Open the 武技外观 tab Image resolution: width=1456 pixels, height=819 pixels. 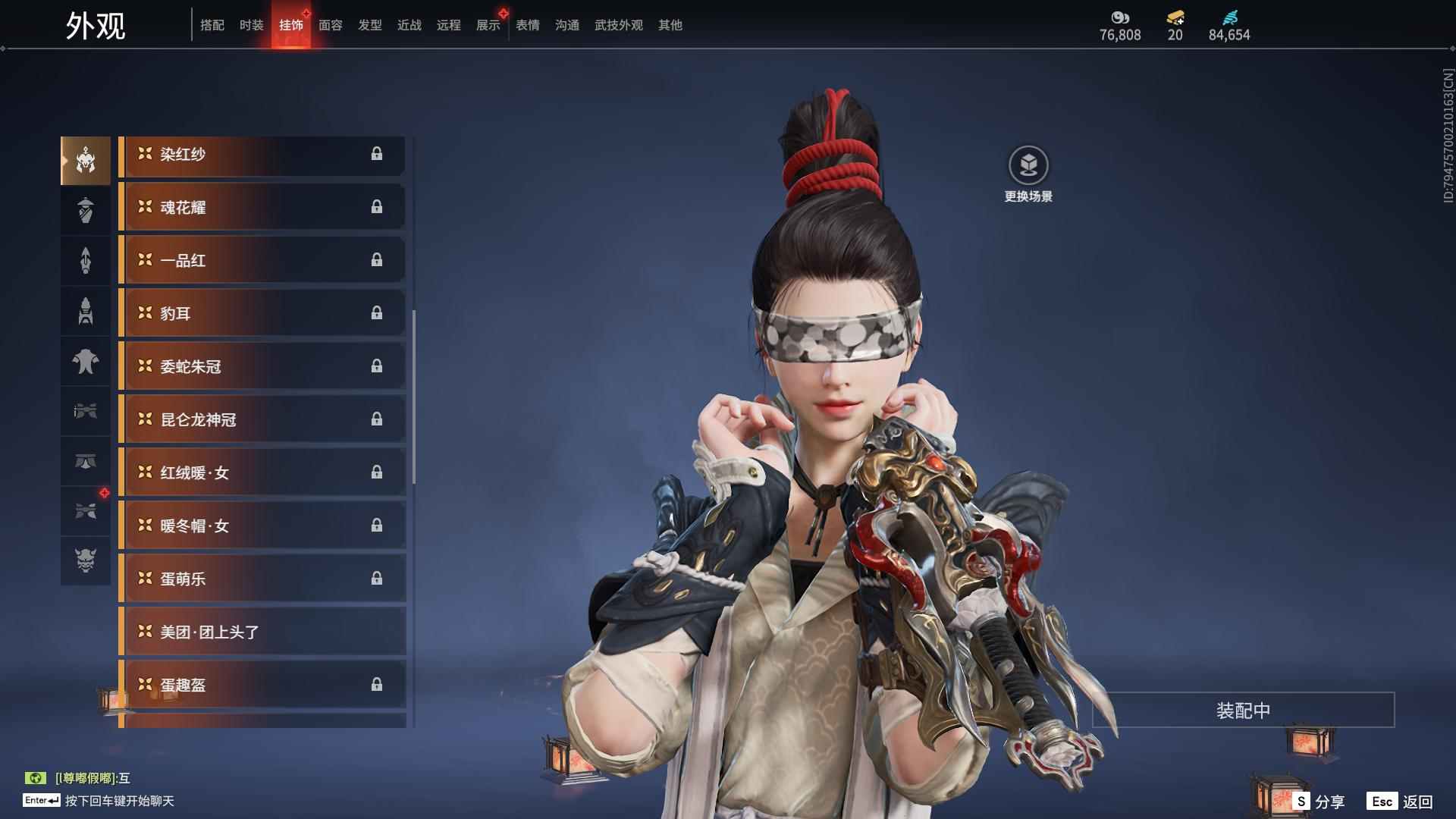pyautogui.click(x=618, y=25)
